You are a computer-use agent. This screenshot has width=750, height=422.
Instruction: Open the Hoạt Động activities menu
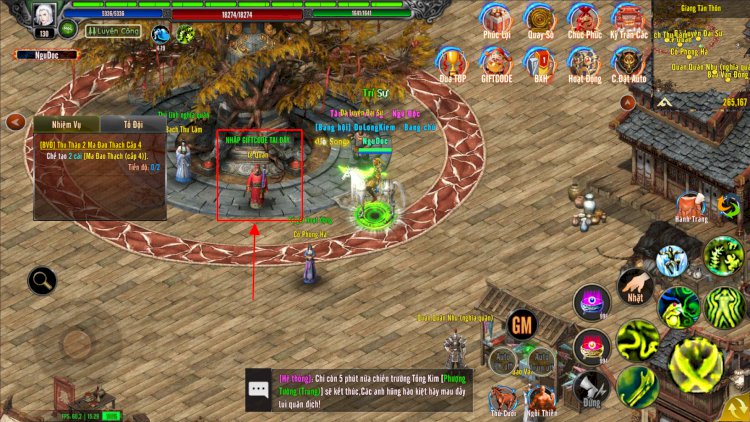pos(585,62)
